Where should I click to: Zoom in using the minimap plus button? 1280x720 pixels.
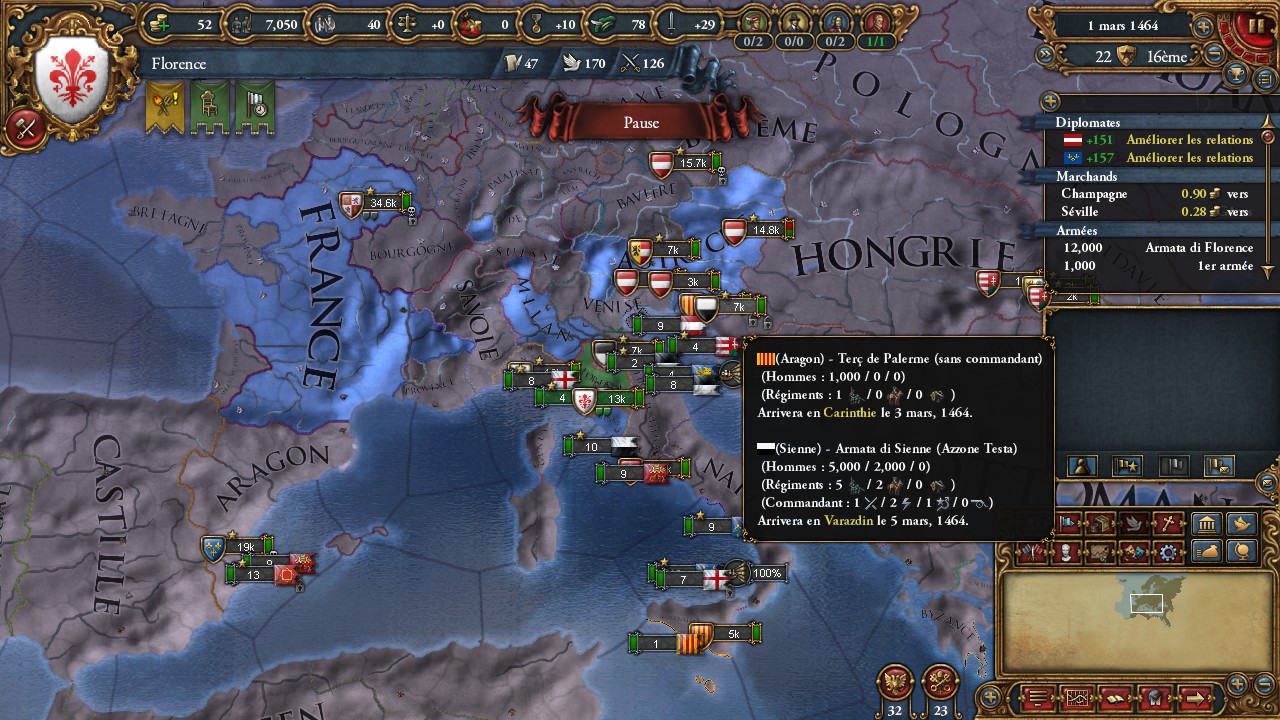pyautogui.click(x=1237, y=683)
